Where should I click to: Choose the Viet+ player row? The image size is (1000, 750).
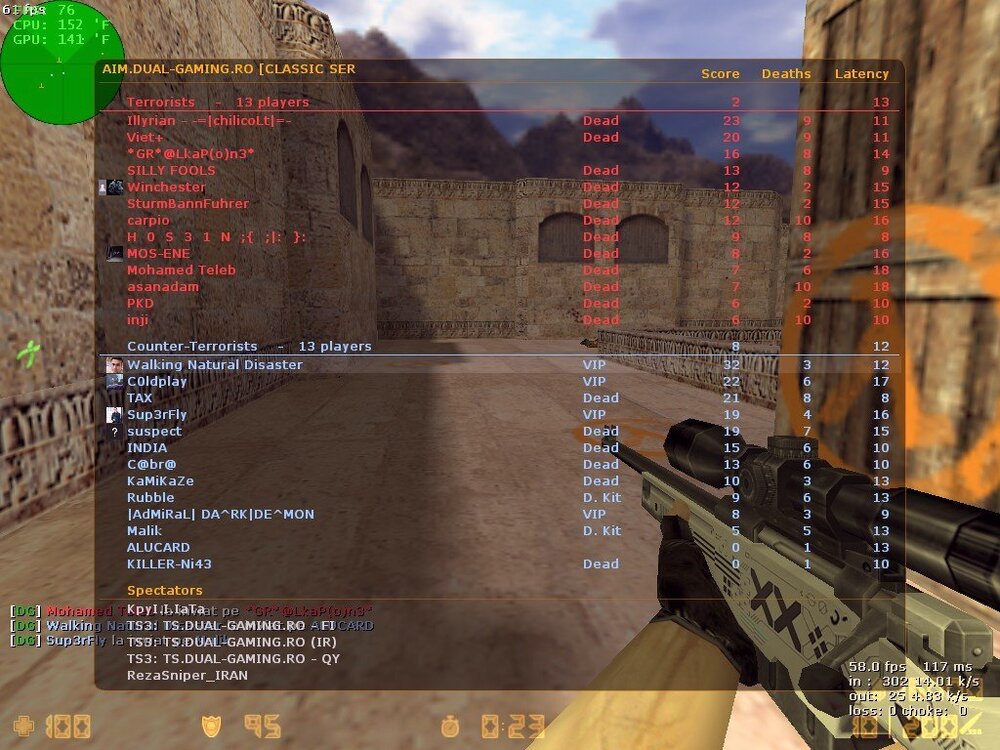[145, 137]
